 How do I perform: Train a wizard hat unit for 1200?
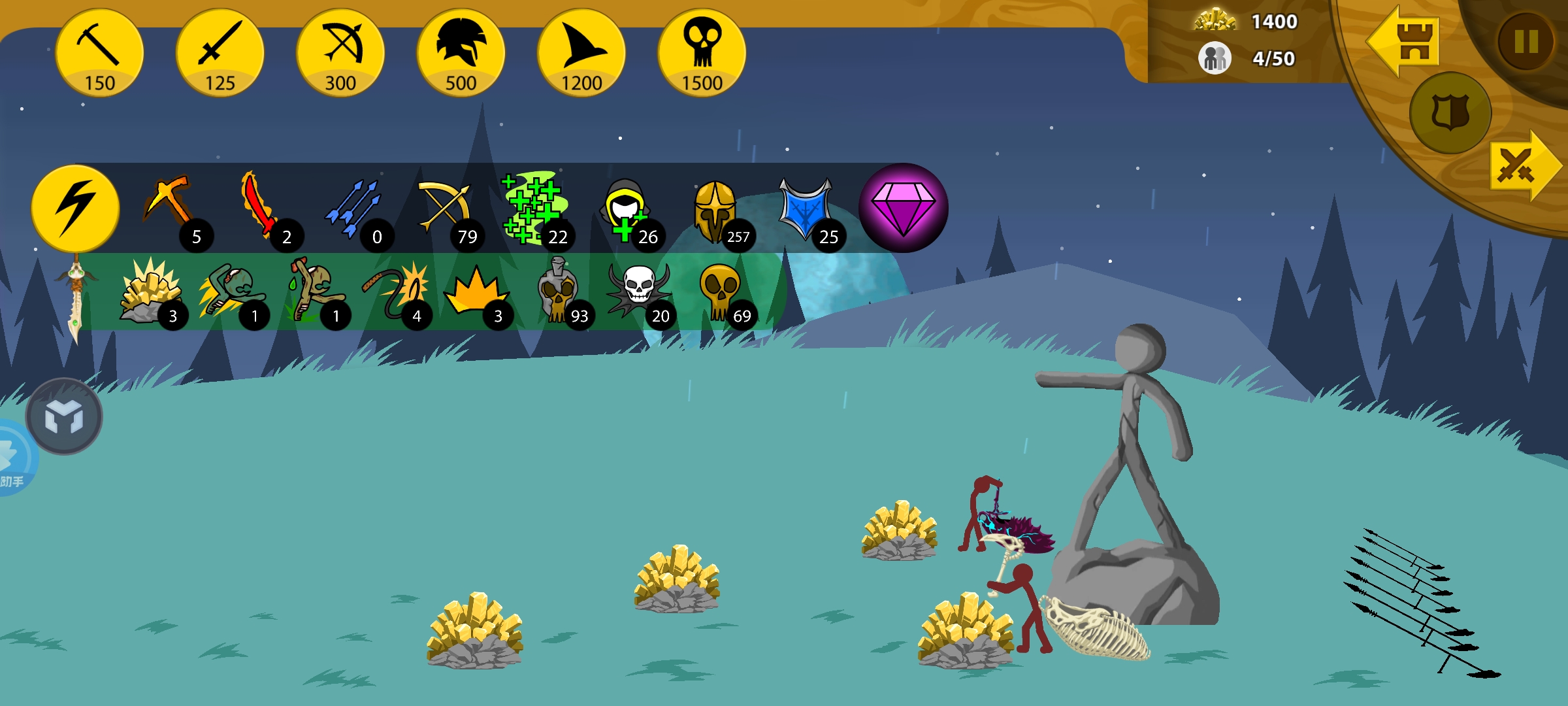581,54
